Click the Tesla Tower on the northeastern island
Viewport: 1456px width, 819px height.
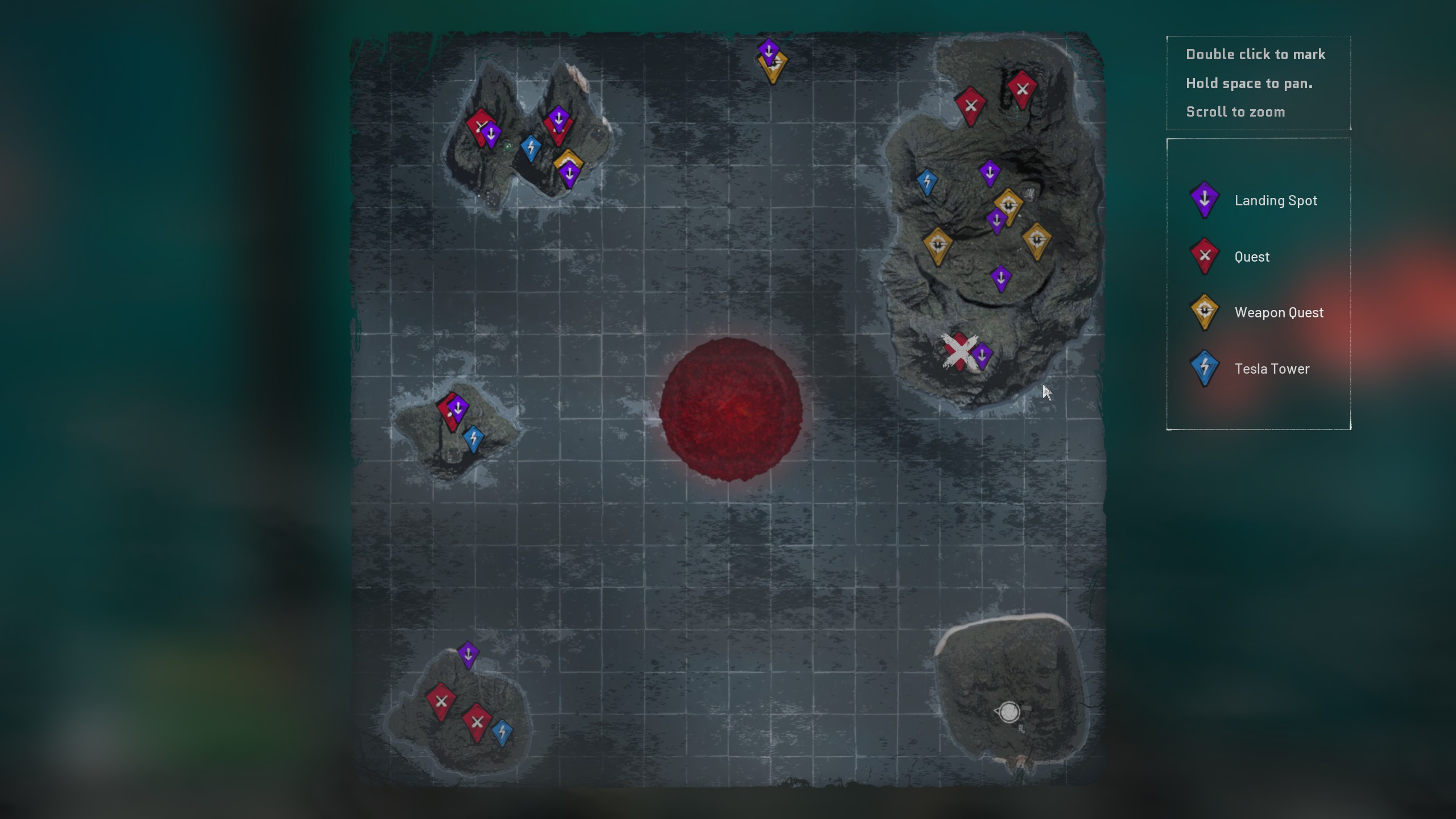coord(927,182)
